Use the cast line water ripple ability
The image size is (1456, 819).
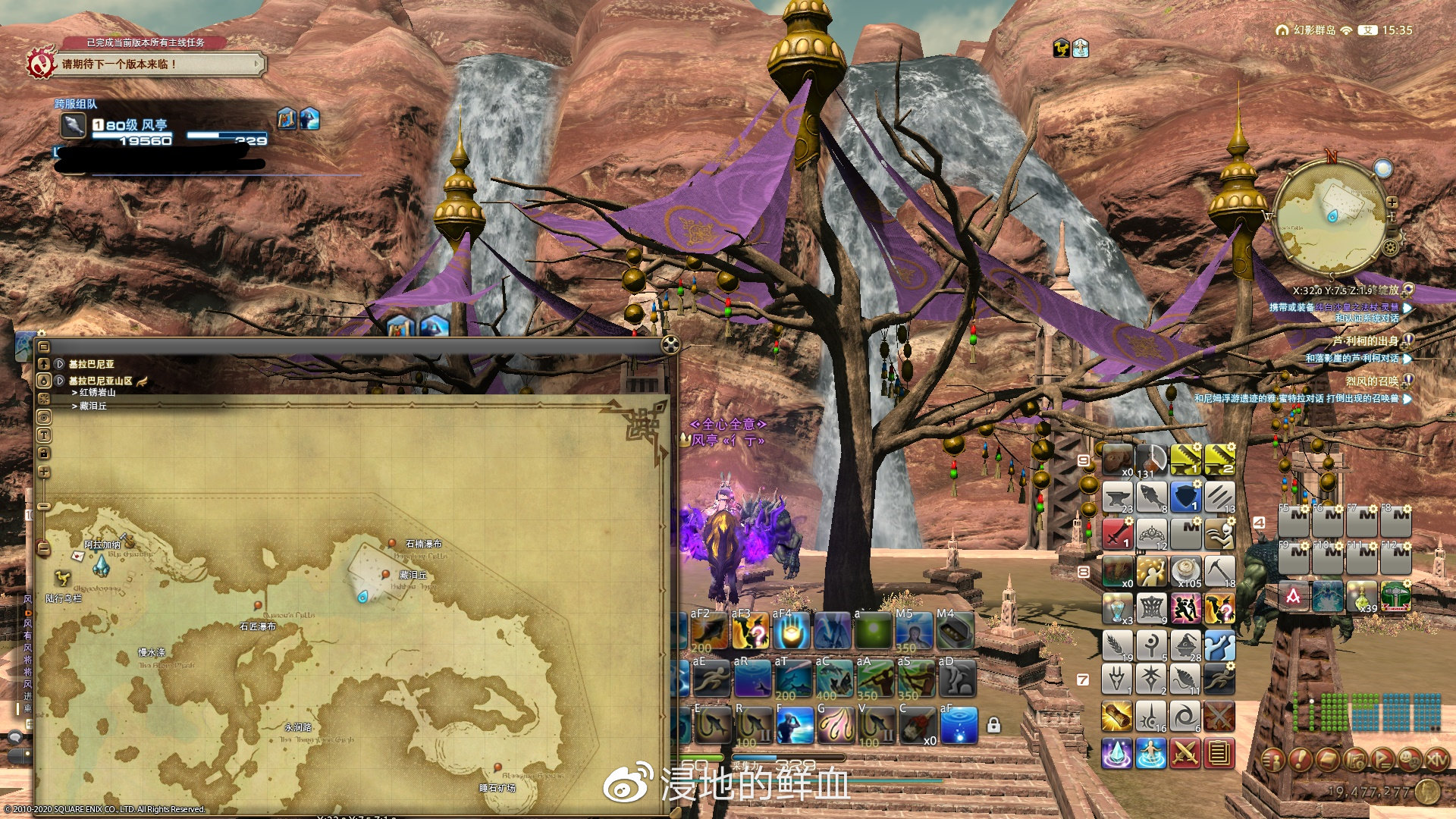958,726
